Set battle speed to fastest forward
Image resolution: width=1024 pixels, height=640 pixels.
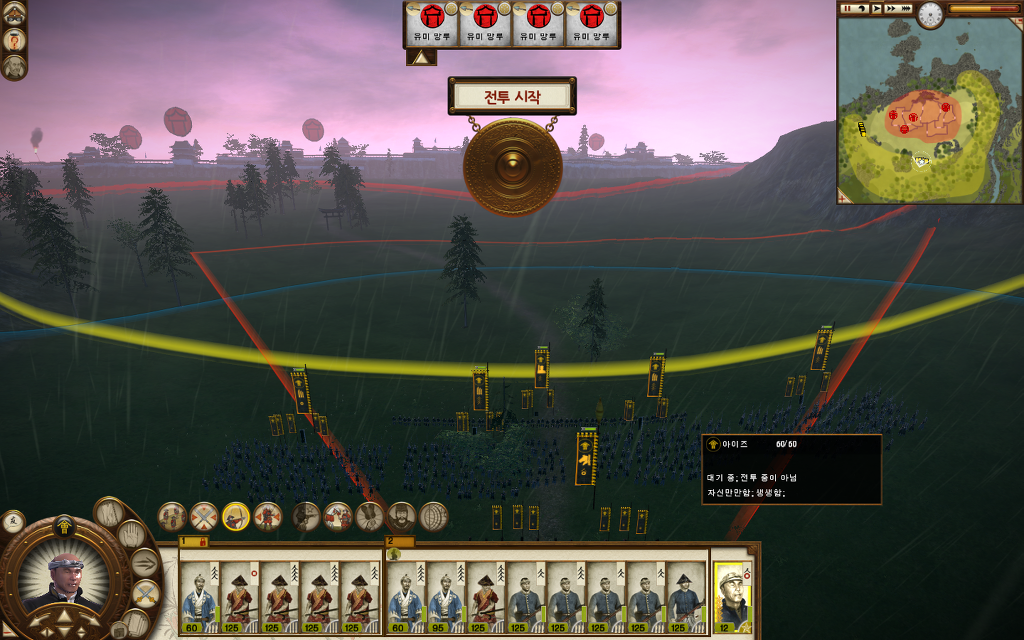906,9
